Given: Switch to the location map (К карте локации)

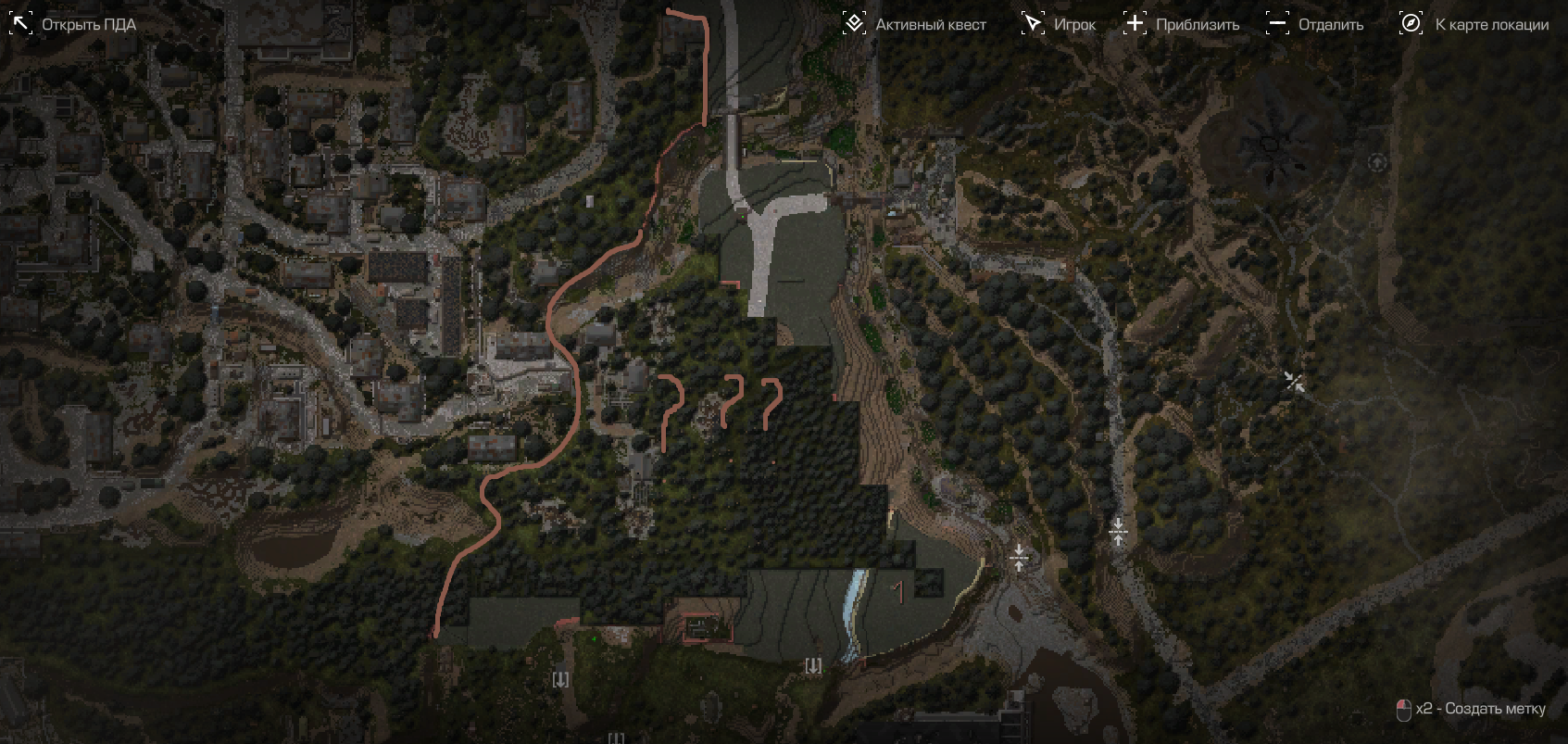Looking at the screenshot, I should tap(1474, 24).
